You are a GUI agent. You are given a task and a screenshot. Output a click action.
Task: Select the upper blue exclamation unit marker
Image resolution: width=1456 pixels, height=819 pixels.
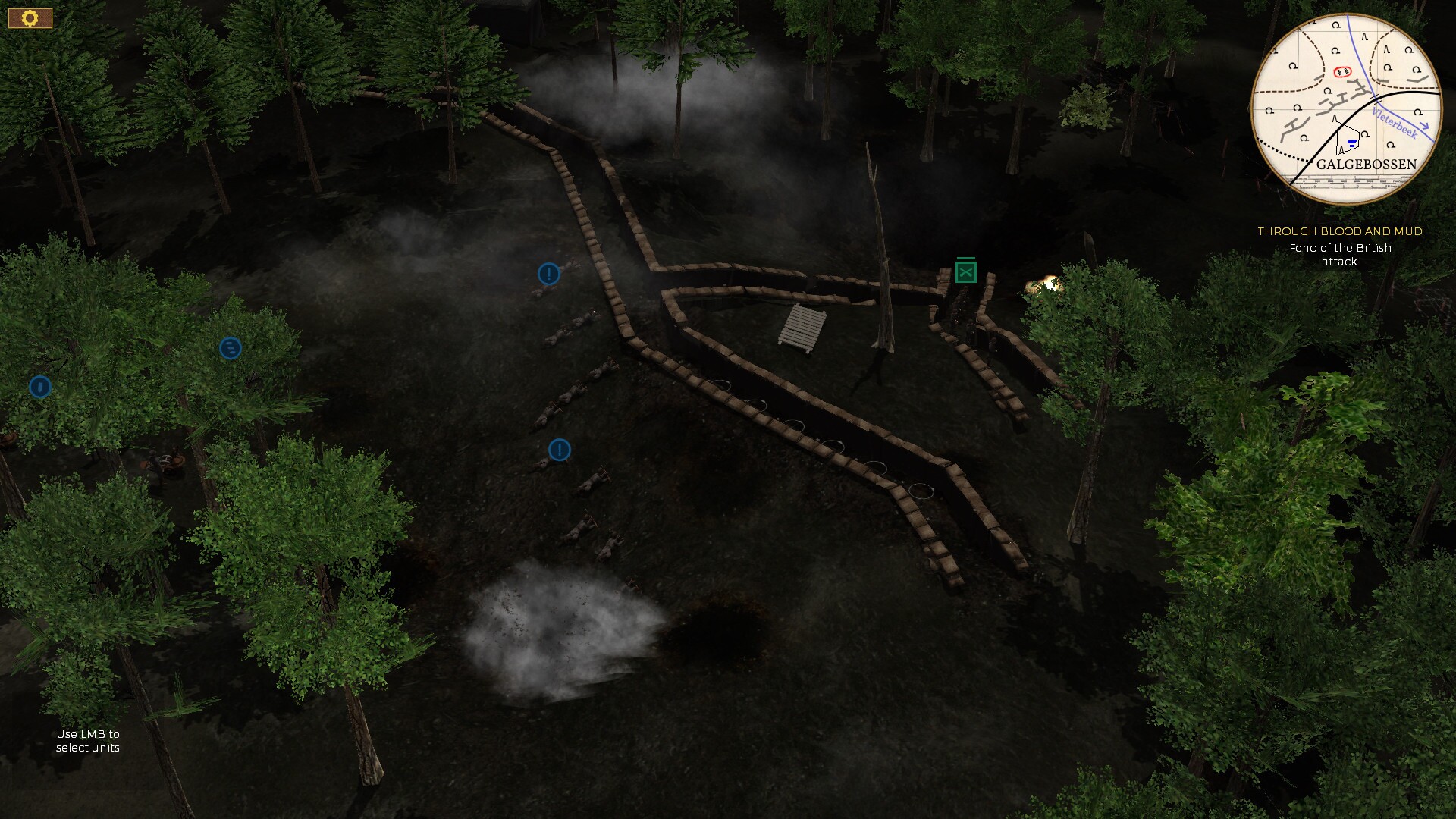tap(548, 275)
